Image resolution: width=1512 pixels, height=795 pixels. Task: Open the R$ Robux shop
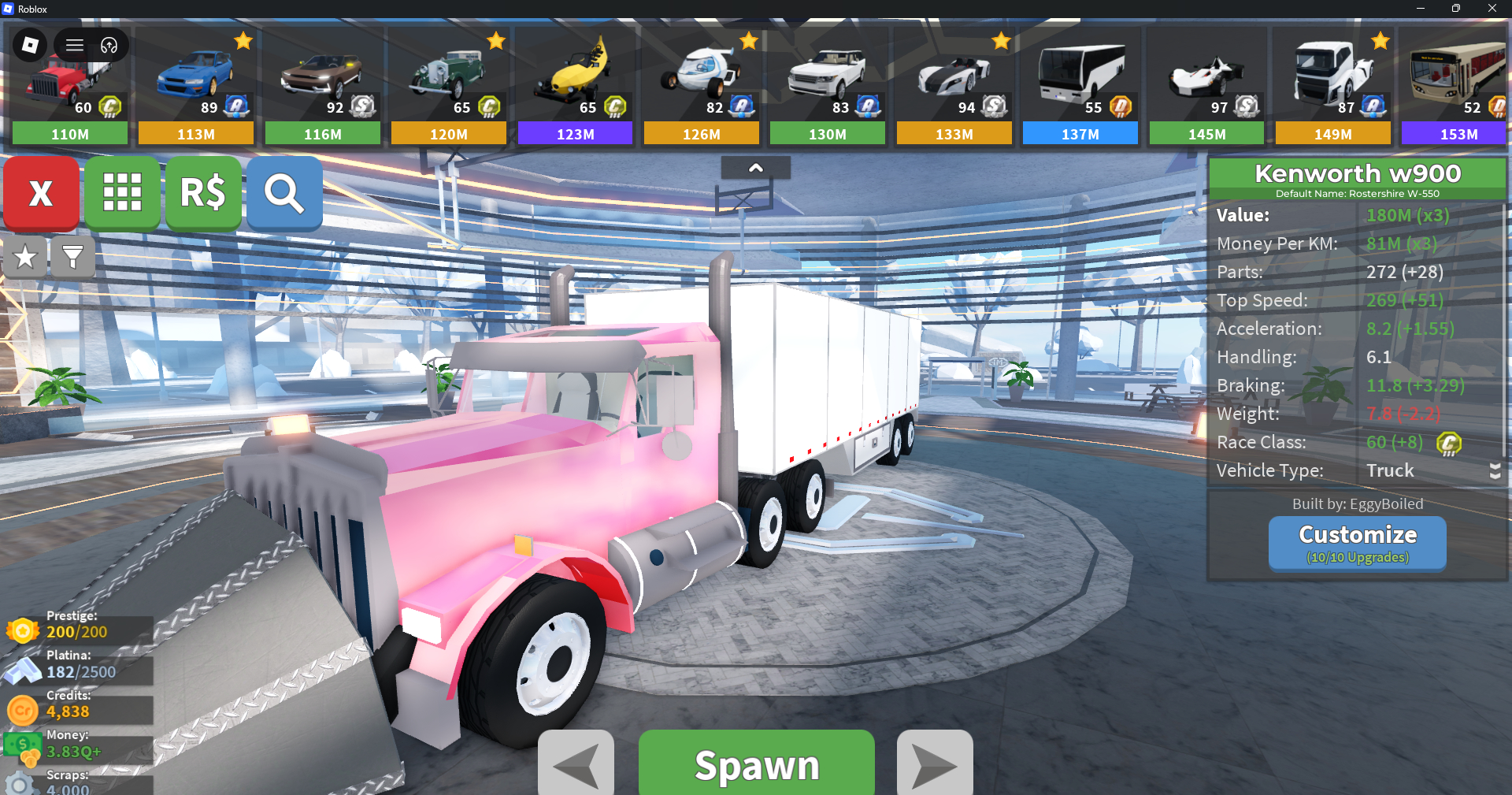203,193
